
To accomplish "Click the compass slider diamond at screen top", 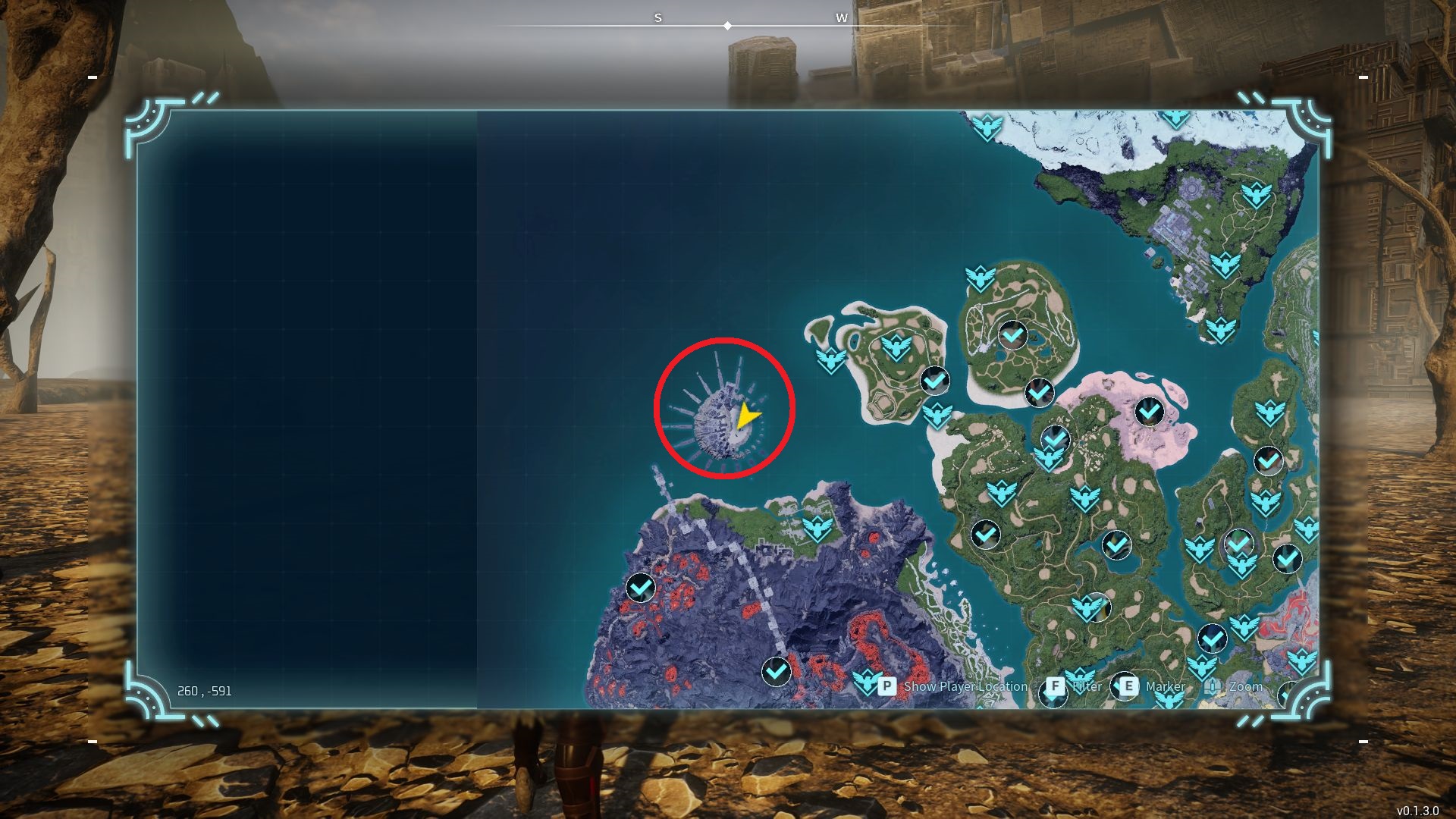I will [x=728, y=25].
